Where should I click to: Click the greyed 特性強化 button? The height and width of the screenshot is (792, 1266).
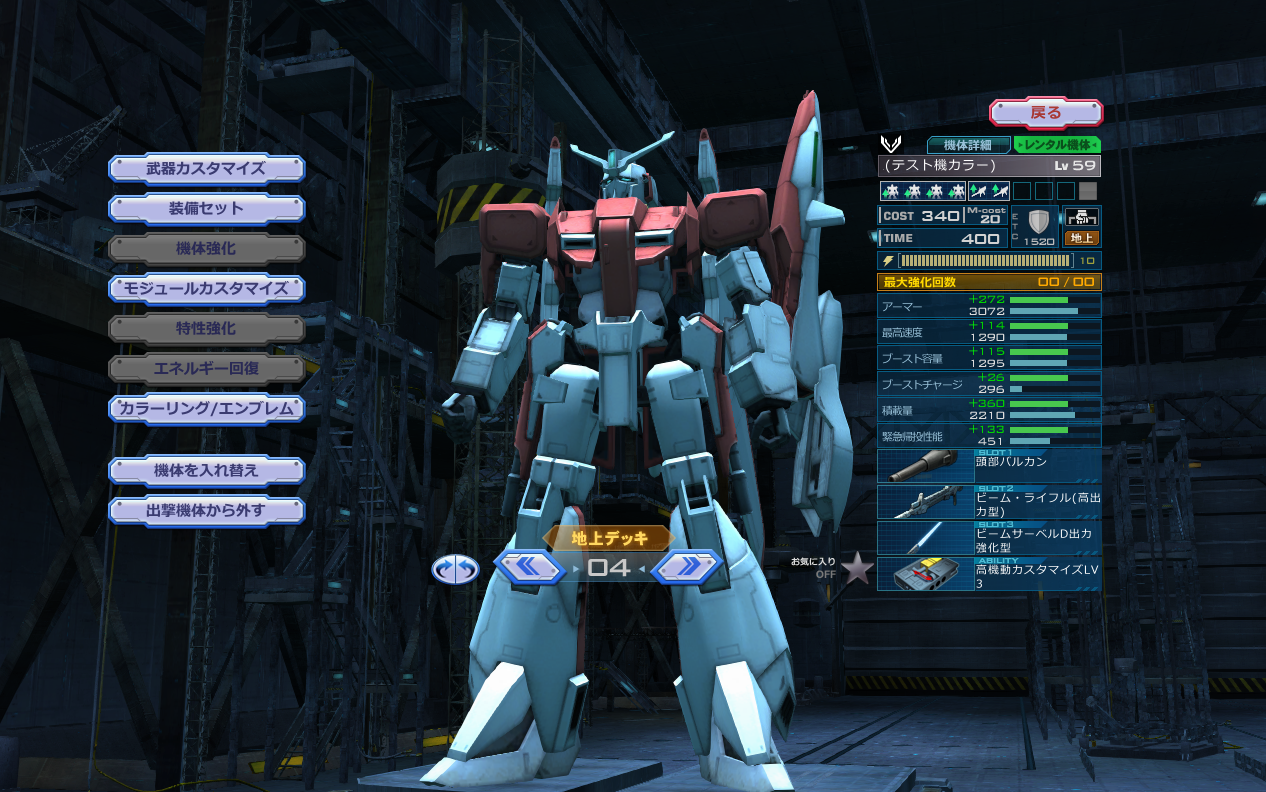[x=206, y=329]
